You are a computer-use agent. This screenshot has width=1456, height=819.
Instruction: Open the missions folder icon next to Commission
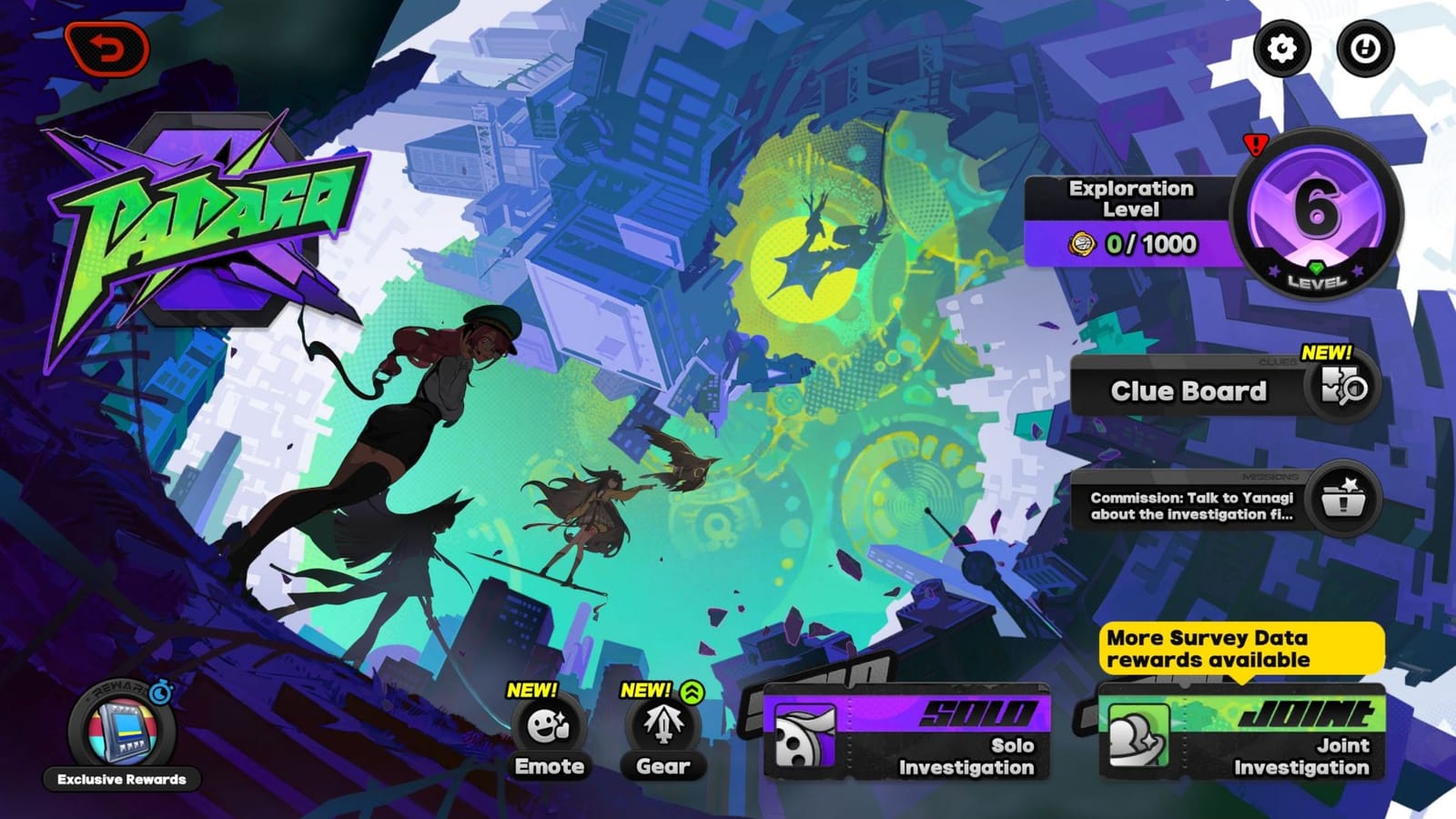[x=1347, y=500]
